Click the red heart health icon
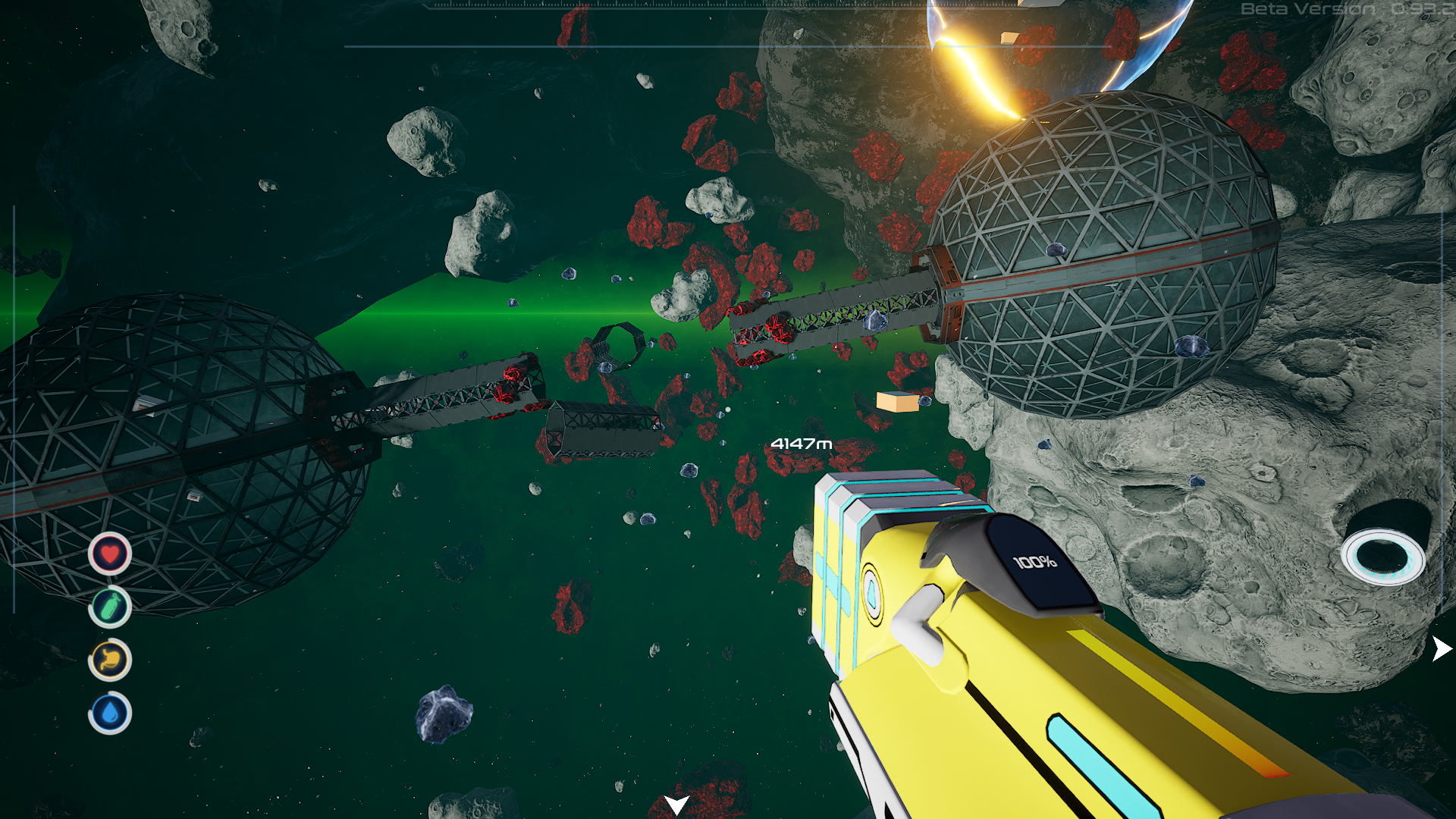The width and height of the screenshot is (1456, 819). point(110,554)
